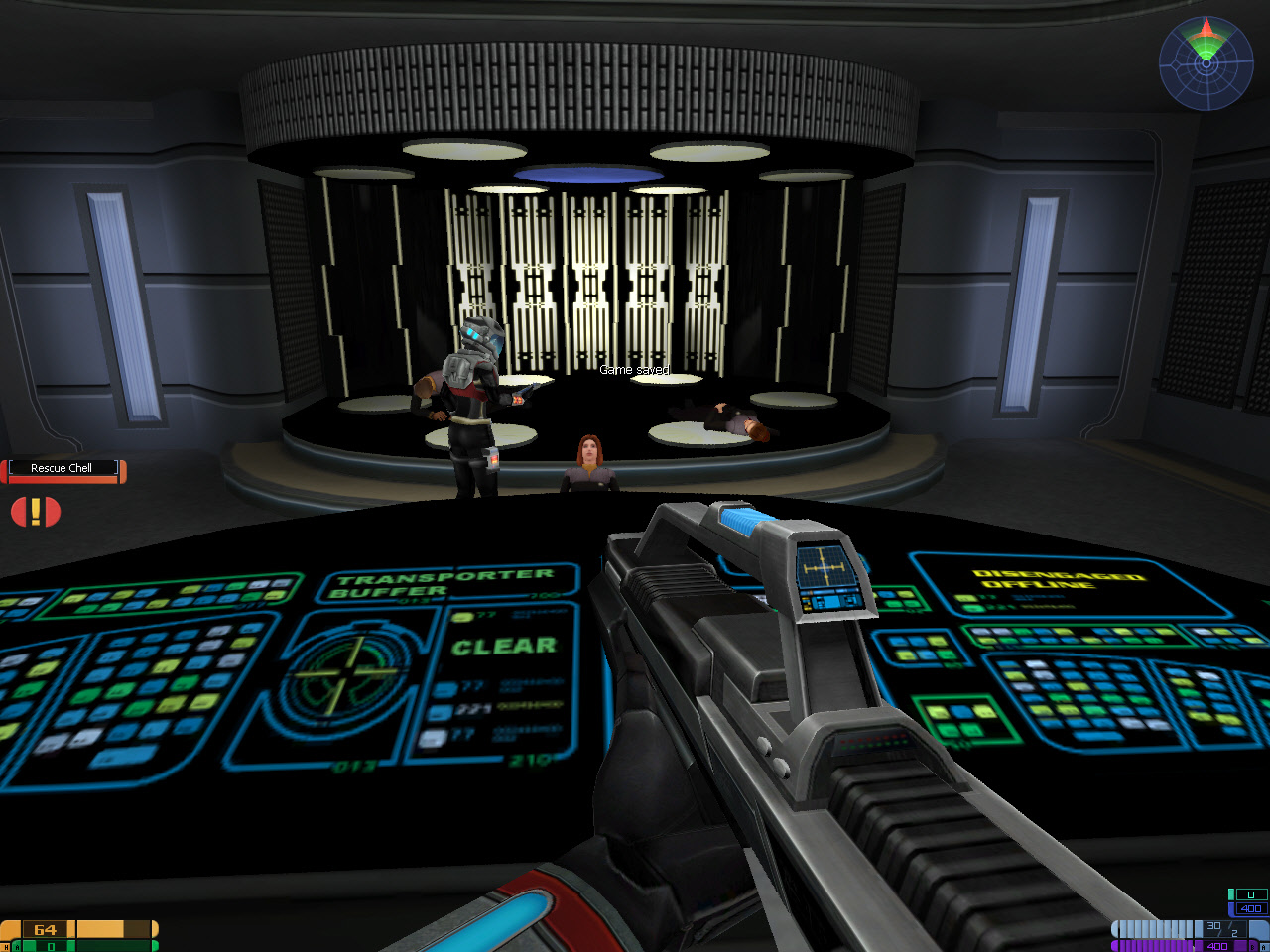This screenshot has height=952, width=1270.
Task: Click the red exclamation alert icon
Action: tap(36, 512)
